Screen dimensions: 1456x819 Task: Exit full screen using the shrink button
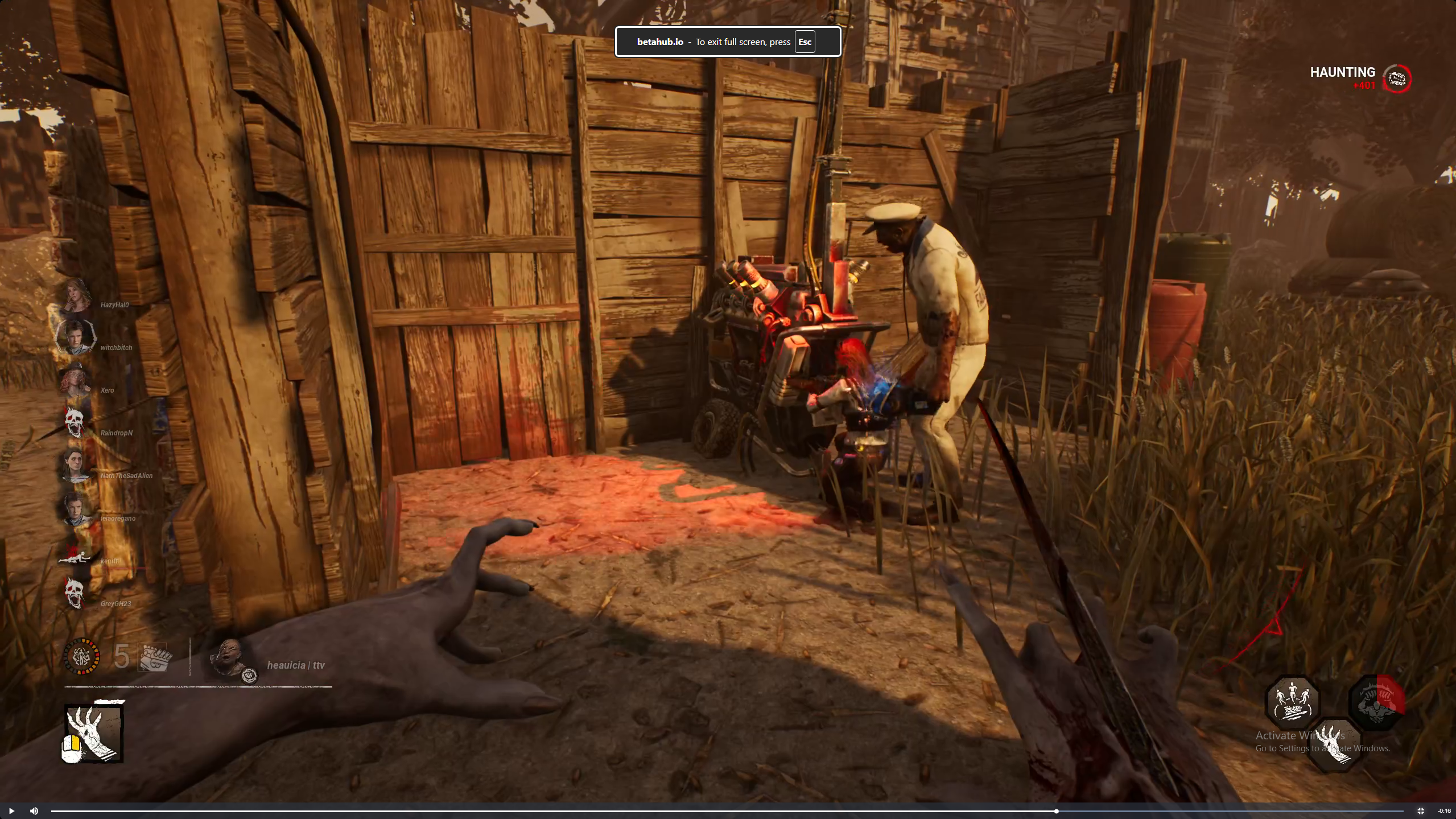[x=1420, y=811]
